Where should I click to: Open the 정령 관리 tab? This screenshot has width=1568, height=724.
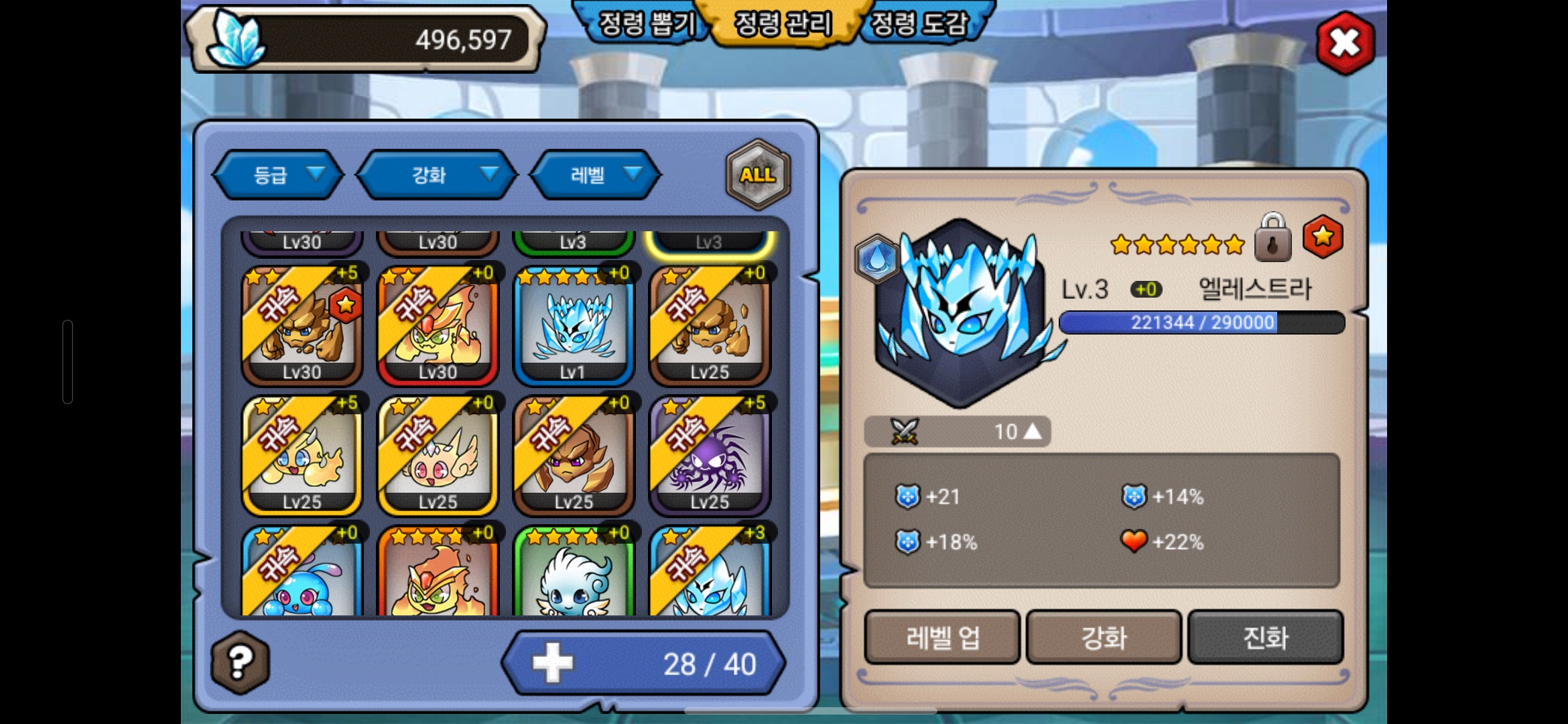(x=783, y=24)
